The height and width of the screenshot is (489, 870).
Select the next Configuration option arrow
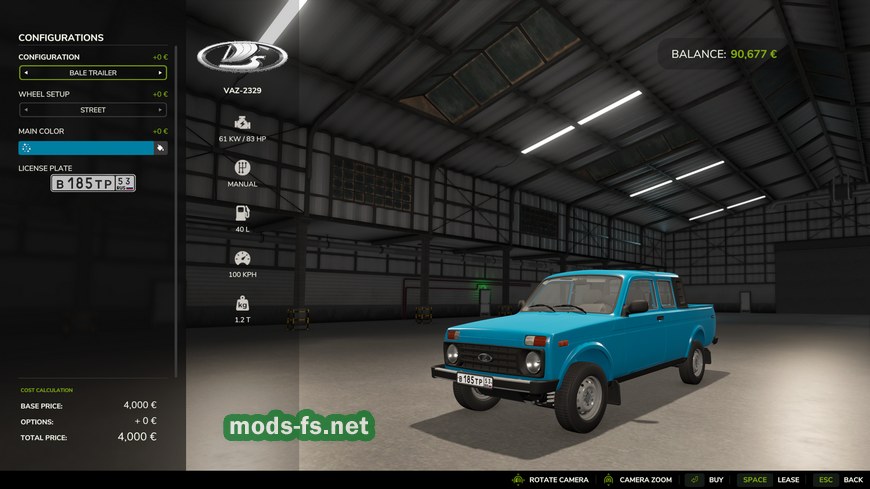161,73
